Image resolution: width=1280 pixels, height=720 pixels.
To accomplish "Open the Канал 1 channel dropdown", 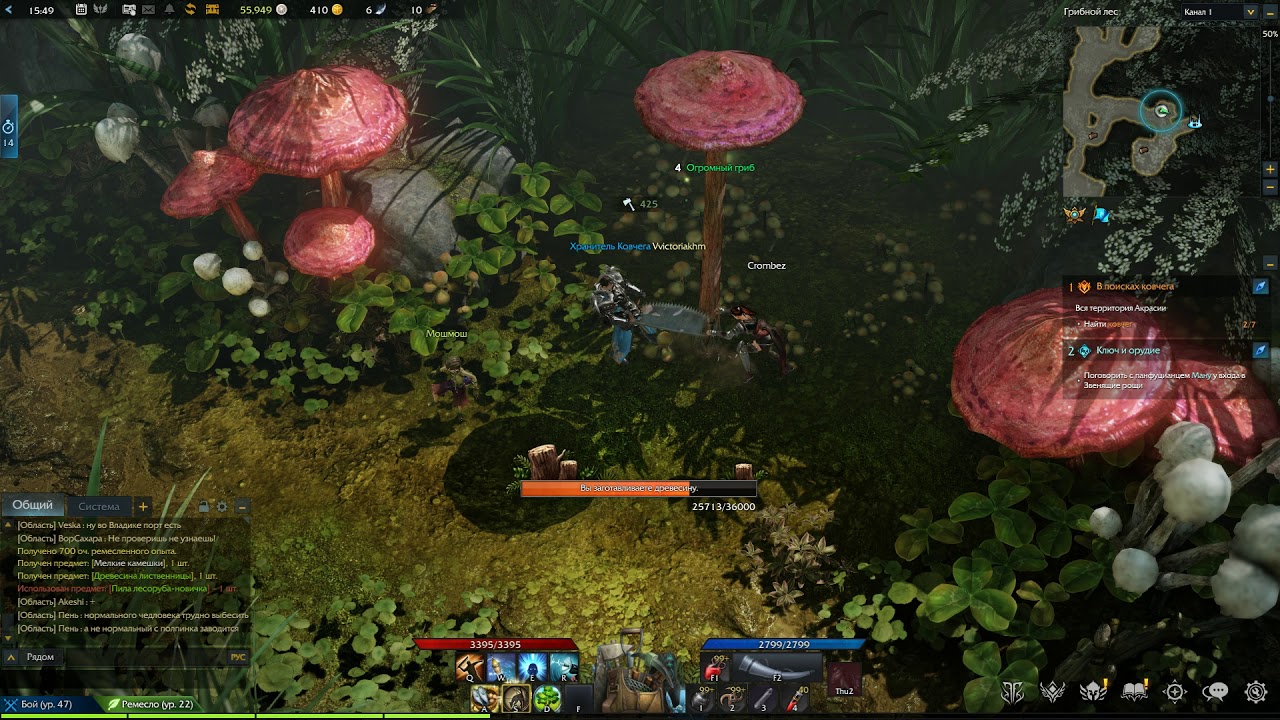I will point(1250,12).
